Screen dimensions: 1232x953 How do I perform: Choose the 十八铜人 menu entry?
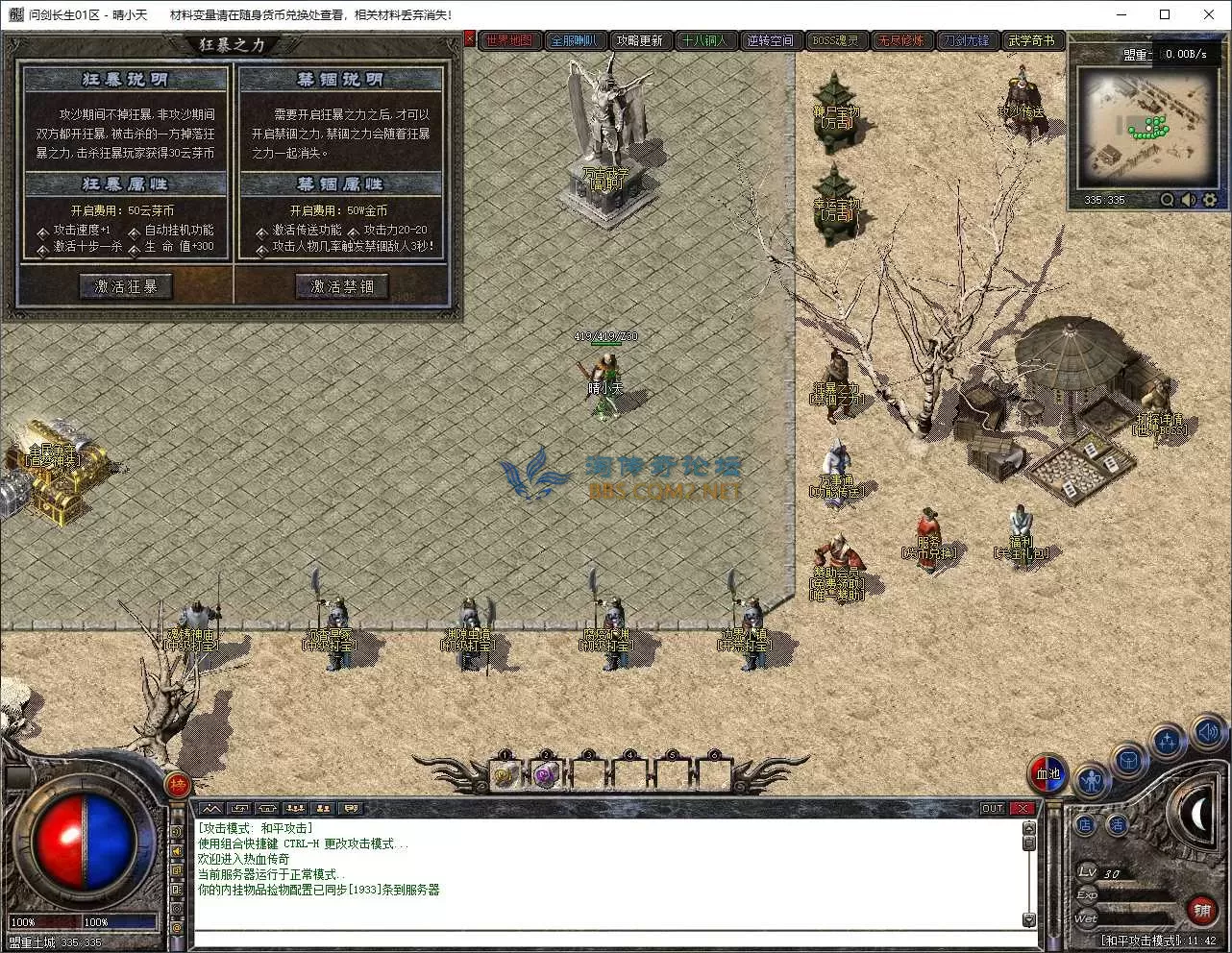pos(704,40)
